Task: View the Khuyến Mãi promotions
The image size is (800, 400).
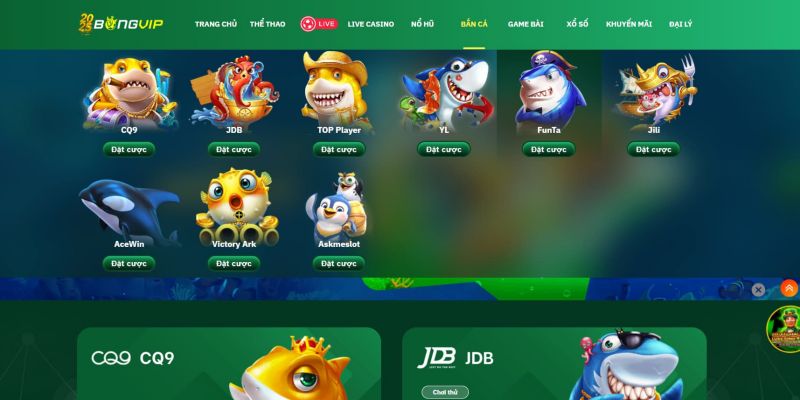Action: click(629, 24)
